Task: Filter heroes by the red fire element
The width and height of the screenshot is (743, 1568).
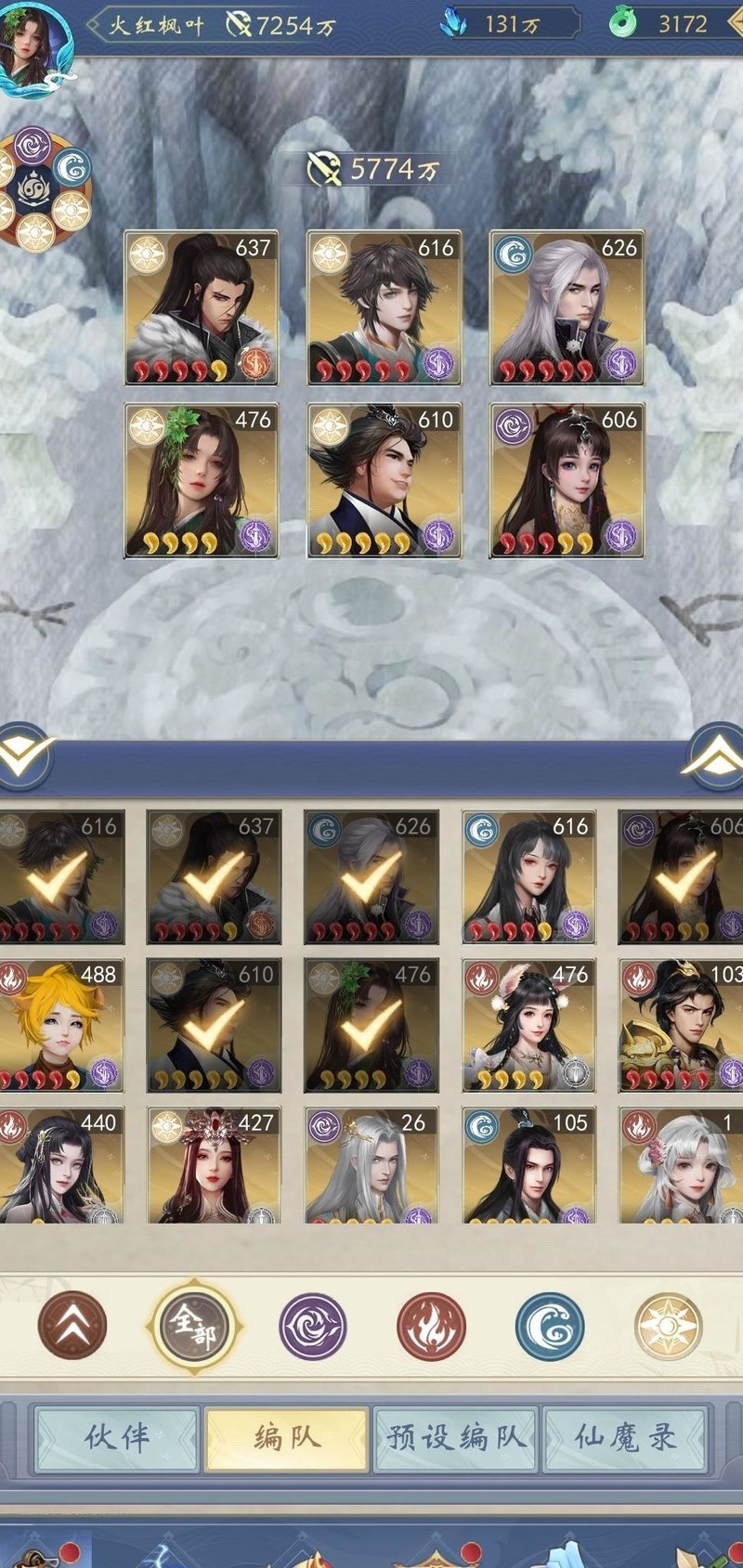Action: (431, 1326)
